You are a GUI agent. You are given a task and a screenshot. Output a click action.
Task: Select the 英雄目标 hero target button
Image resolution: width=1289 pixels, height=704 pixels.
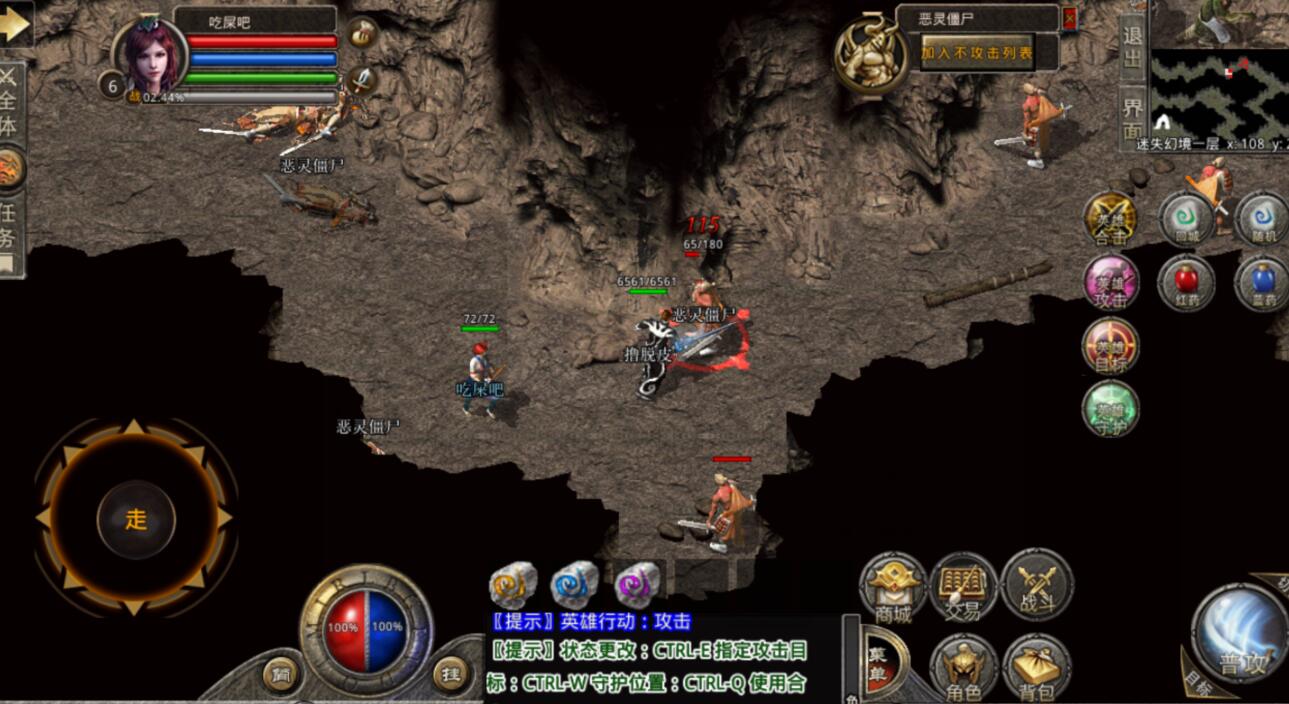[x=1110, y=345]
